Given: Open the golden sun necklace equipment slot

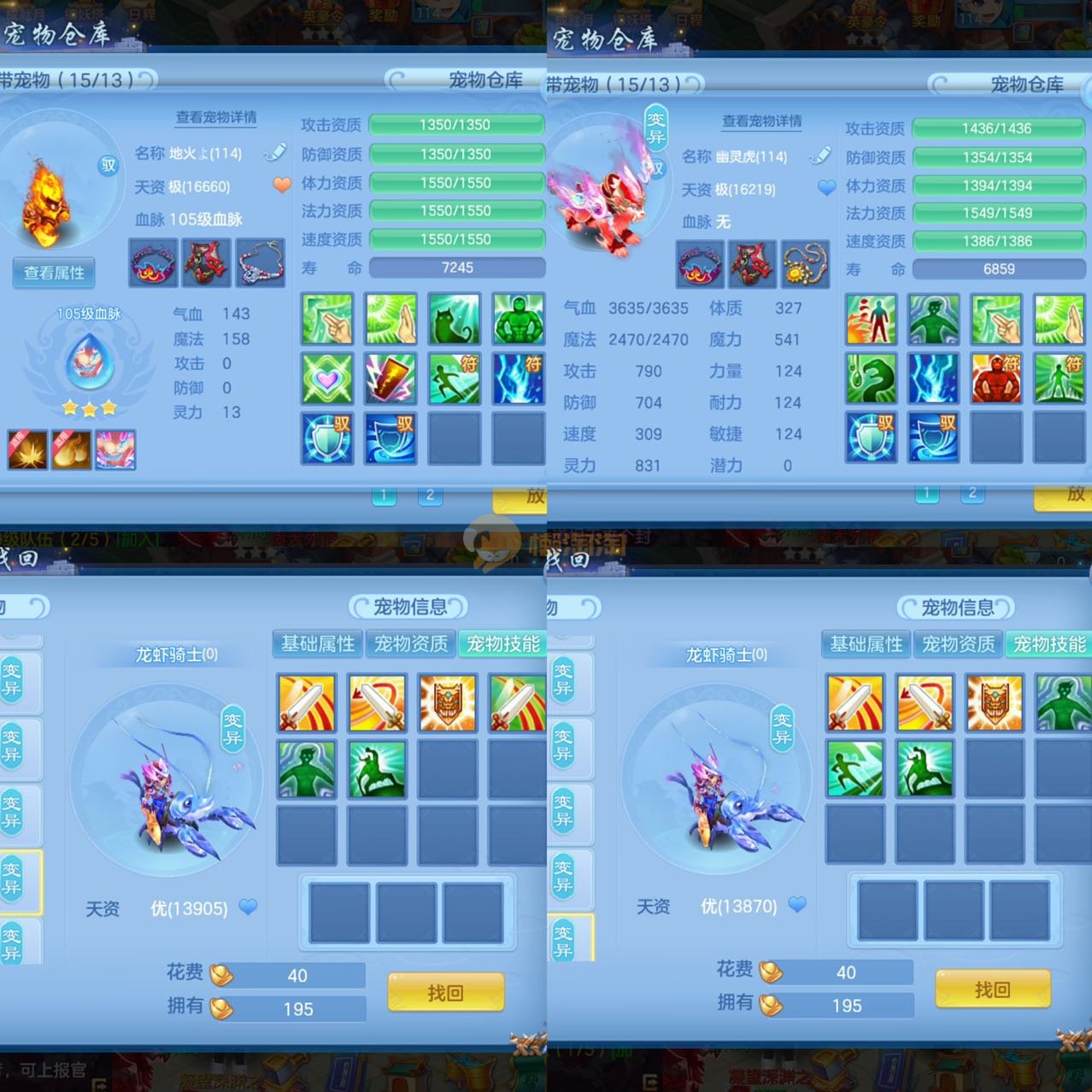Looking at the screenshot, I should 805,264.
